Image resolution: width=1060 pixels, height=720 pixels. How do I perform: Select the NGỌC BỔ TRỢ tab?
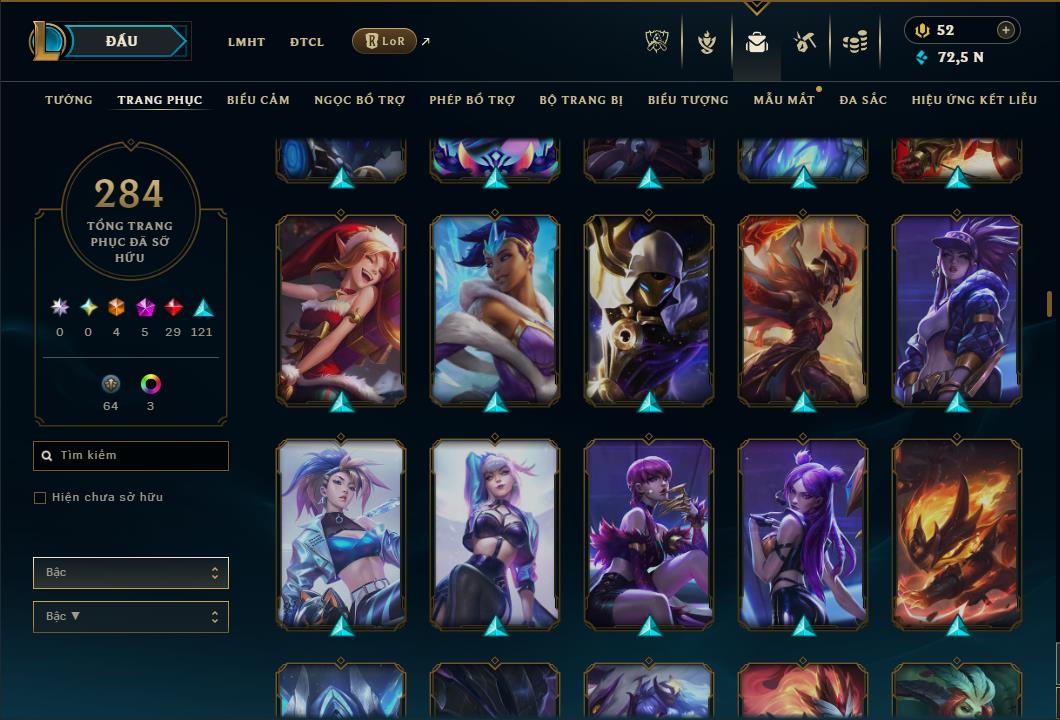pos(359,100)
